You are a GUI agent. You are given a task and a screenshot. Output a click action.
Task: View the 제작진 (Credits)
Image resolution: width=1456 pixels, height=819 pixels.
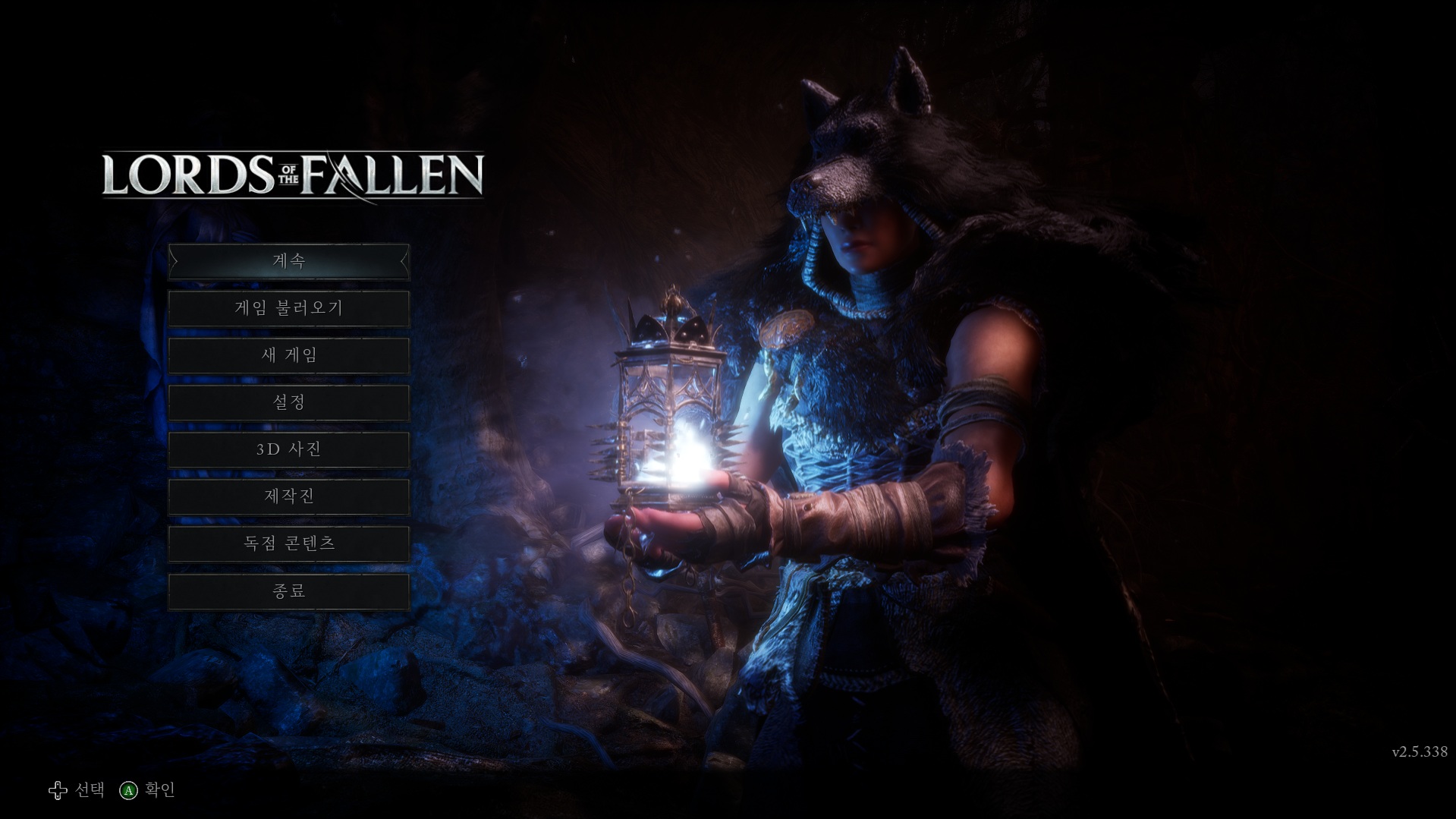tap(288, 496)
